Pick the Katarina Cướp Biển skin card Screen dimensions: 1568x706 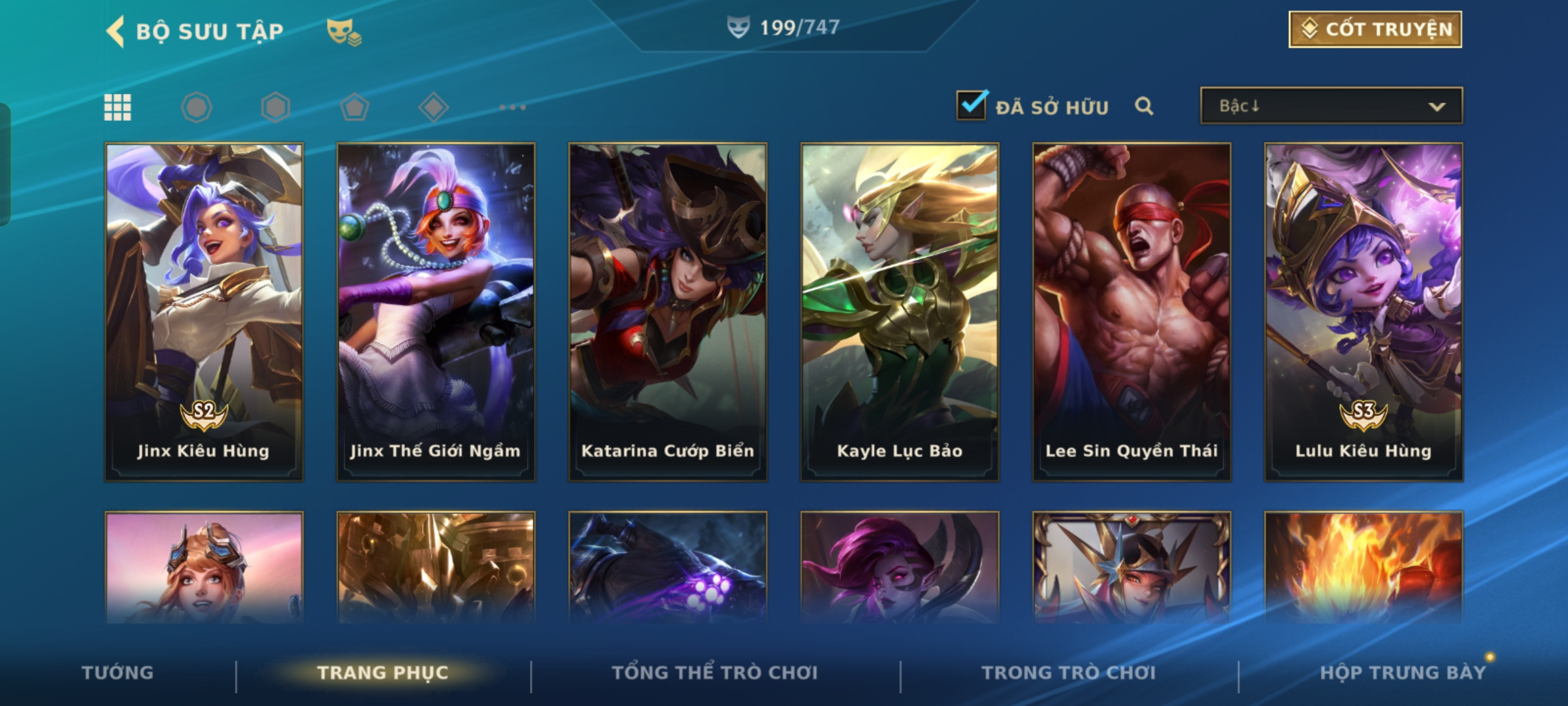click(668, 312)
